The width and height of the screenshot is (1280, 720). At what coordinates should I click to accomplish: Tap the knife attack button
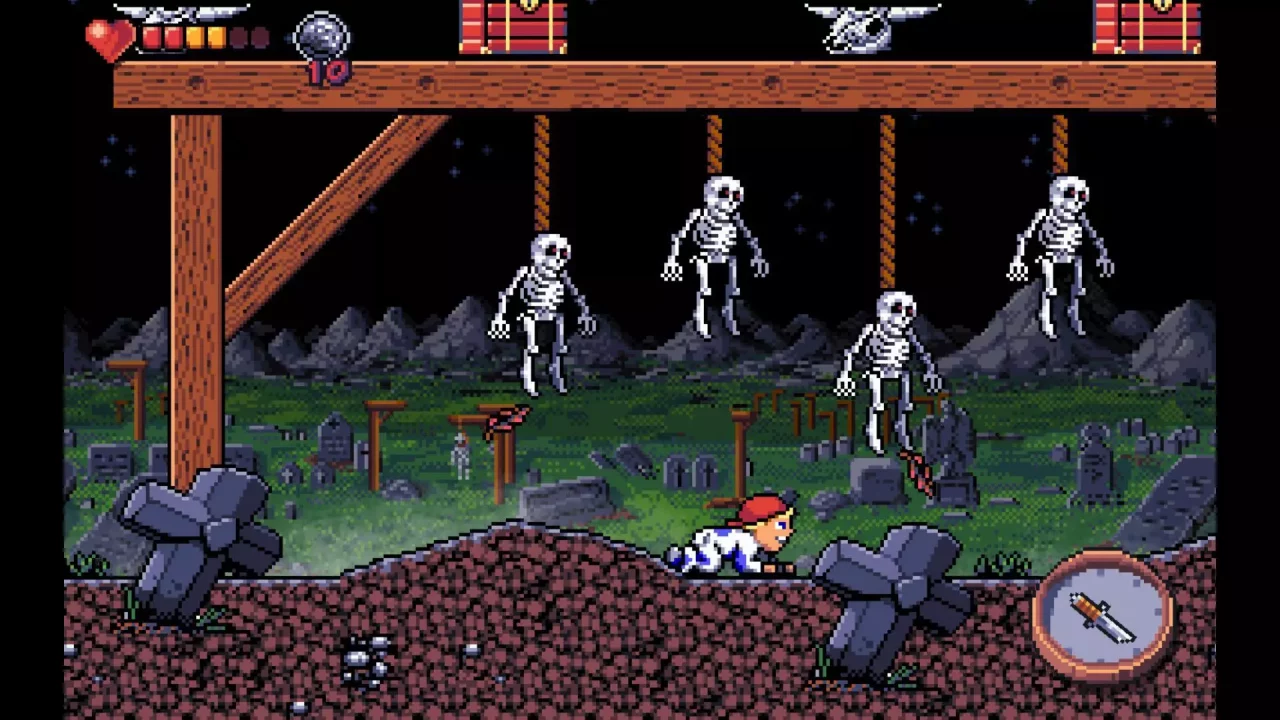click(x=1102, y=615)
